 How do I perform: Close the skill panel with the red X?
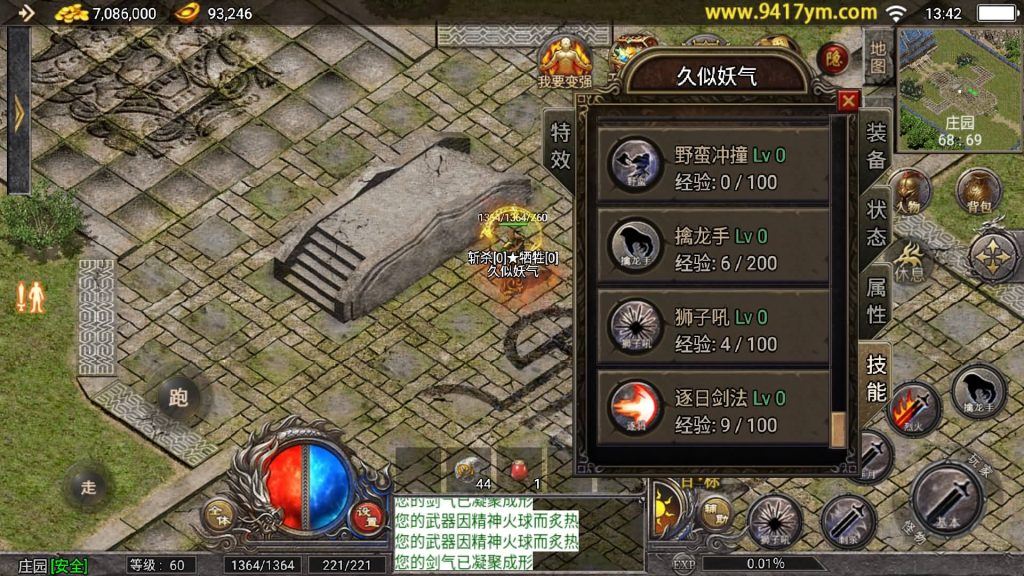pyautogui.click(x=849, y=100)
